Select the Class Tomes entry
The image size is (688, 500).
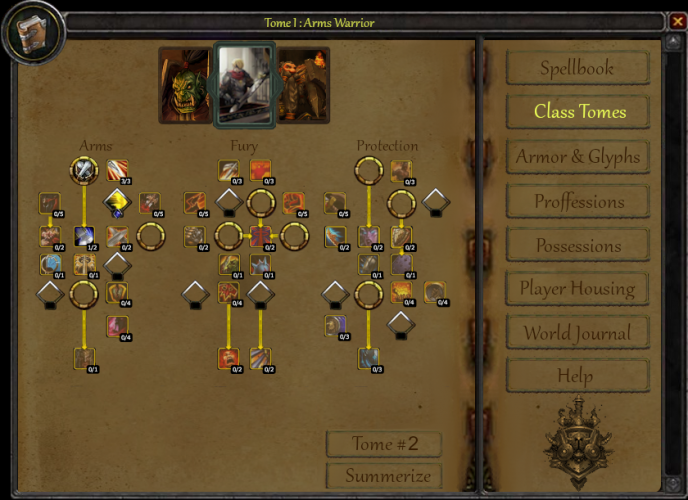pyautogui.click(x=578, y=112)
